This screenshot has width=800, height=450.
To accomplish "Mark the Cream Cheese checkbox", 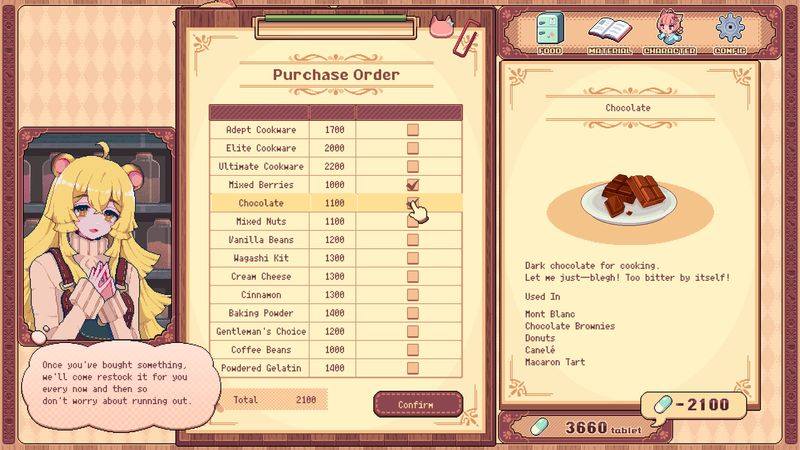I will (412, 276).
